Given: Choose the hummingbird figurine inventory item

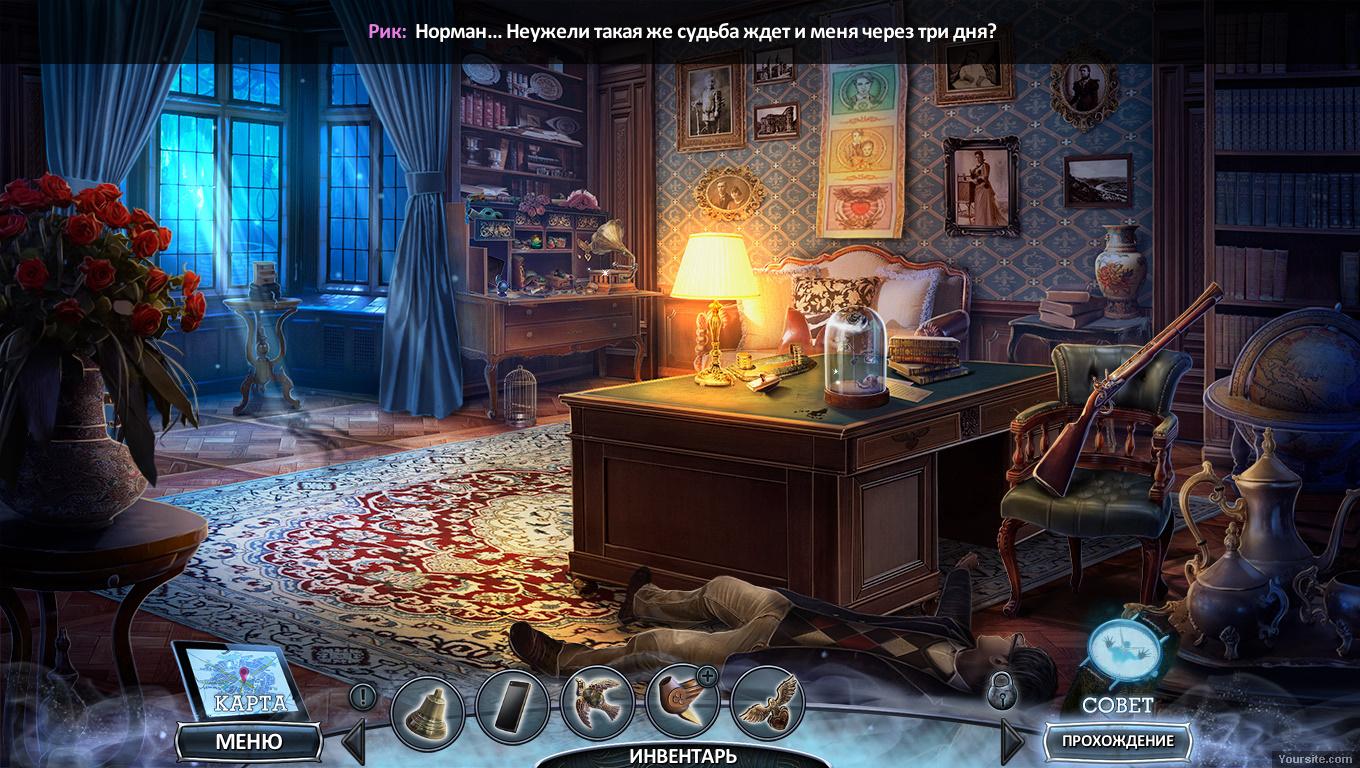Looking at the screenshot, I should tap(598, 704).
